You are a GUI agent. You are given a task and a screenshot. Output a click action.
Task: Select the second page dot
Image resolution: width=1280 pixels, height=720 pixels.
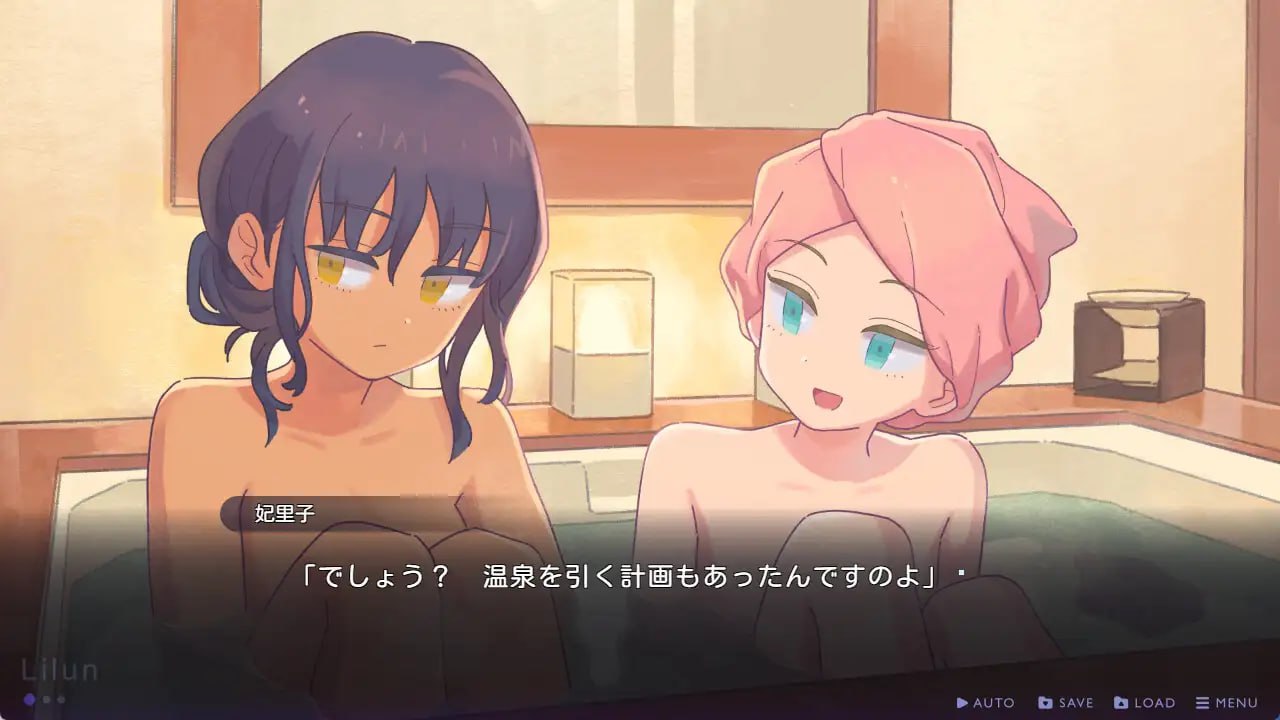(x=46, y=700)
